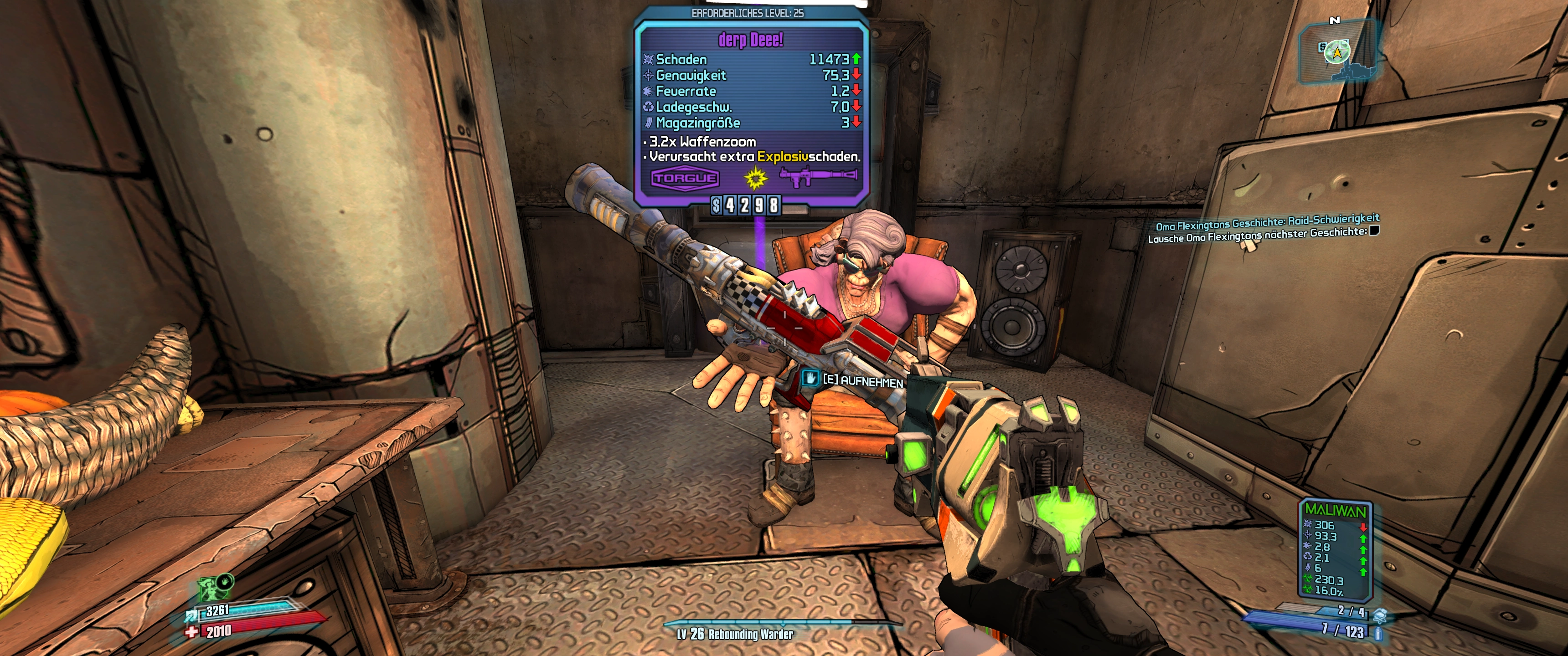Click the Torgue manufacturer logo

(685, 178)
